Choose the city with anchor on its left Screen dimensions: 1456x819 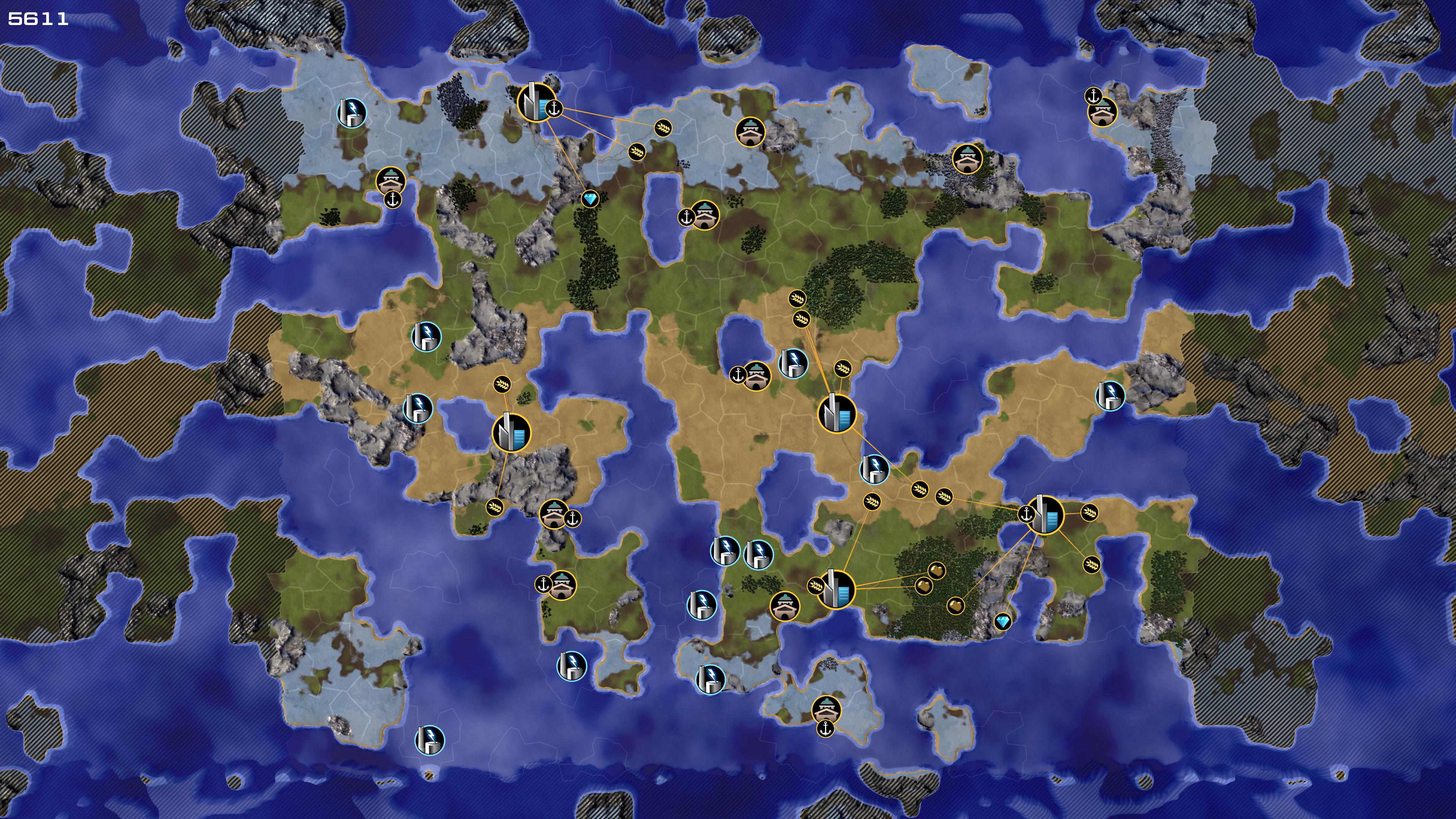point(1045,515)
